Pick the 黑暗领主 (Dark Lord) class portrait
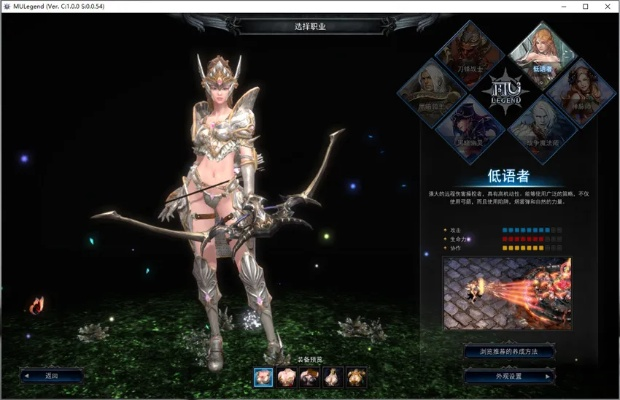This screenshot has width=620, height=400. coord(432,92)
